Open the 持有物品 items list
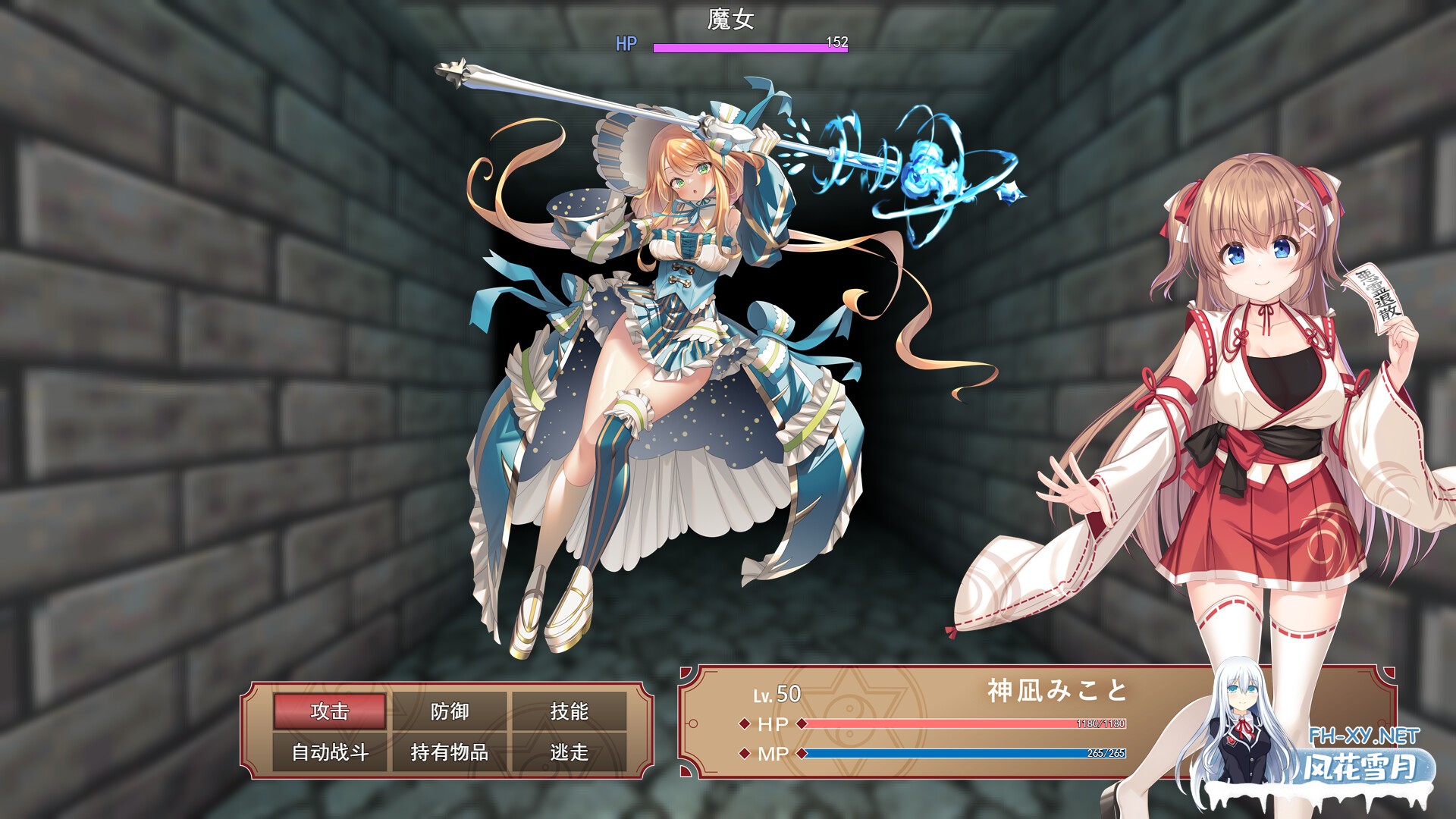Image resolution: width=1456 pixels, height=819 pixels. pos(450,752)
